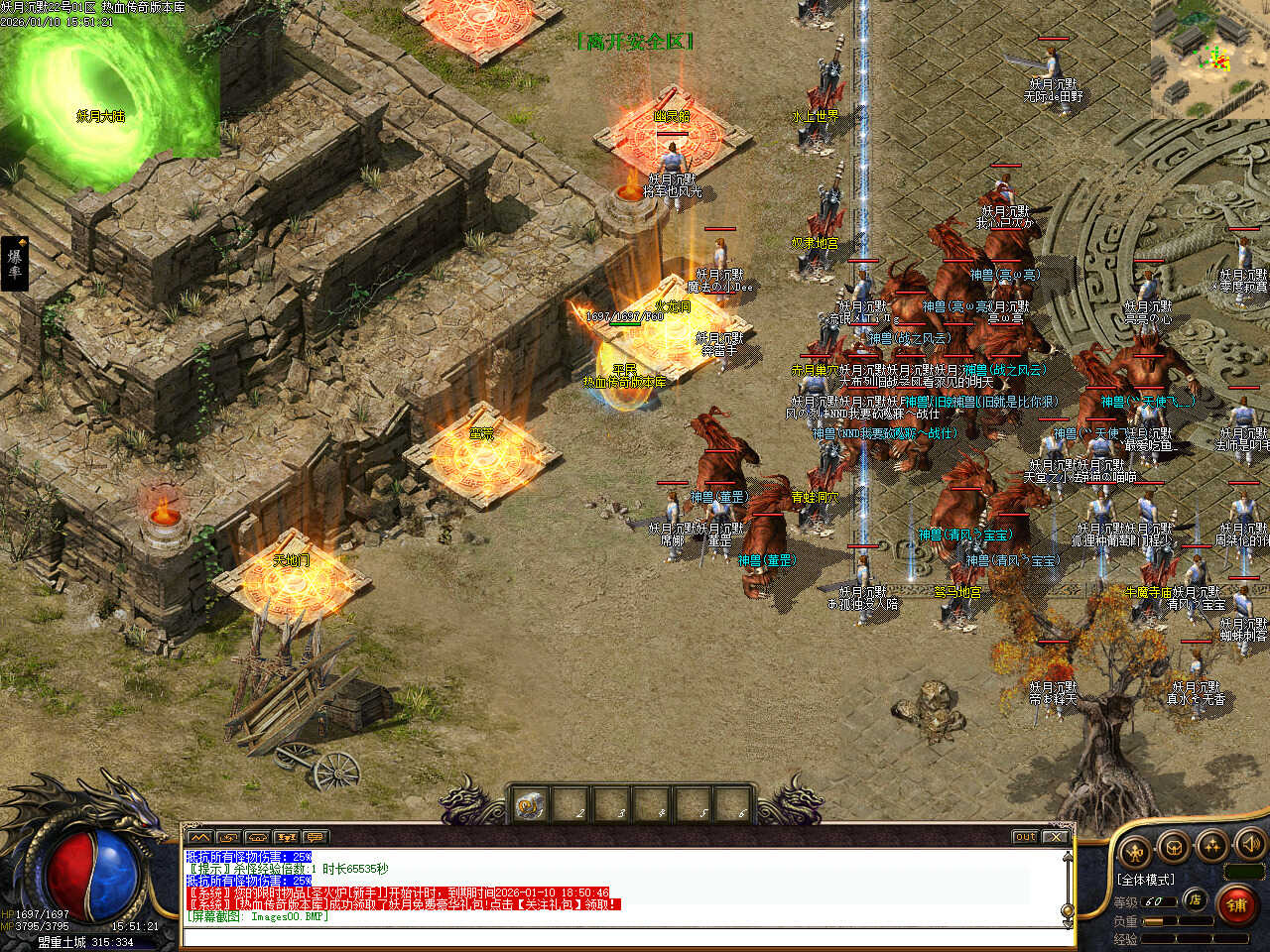This screenshot has width=1270, height=952.
Task: Switch the 全体模式 attack mode
Action: (1146, 880)
